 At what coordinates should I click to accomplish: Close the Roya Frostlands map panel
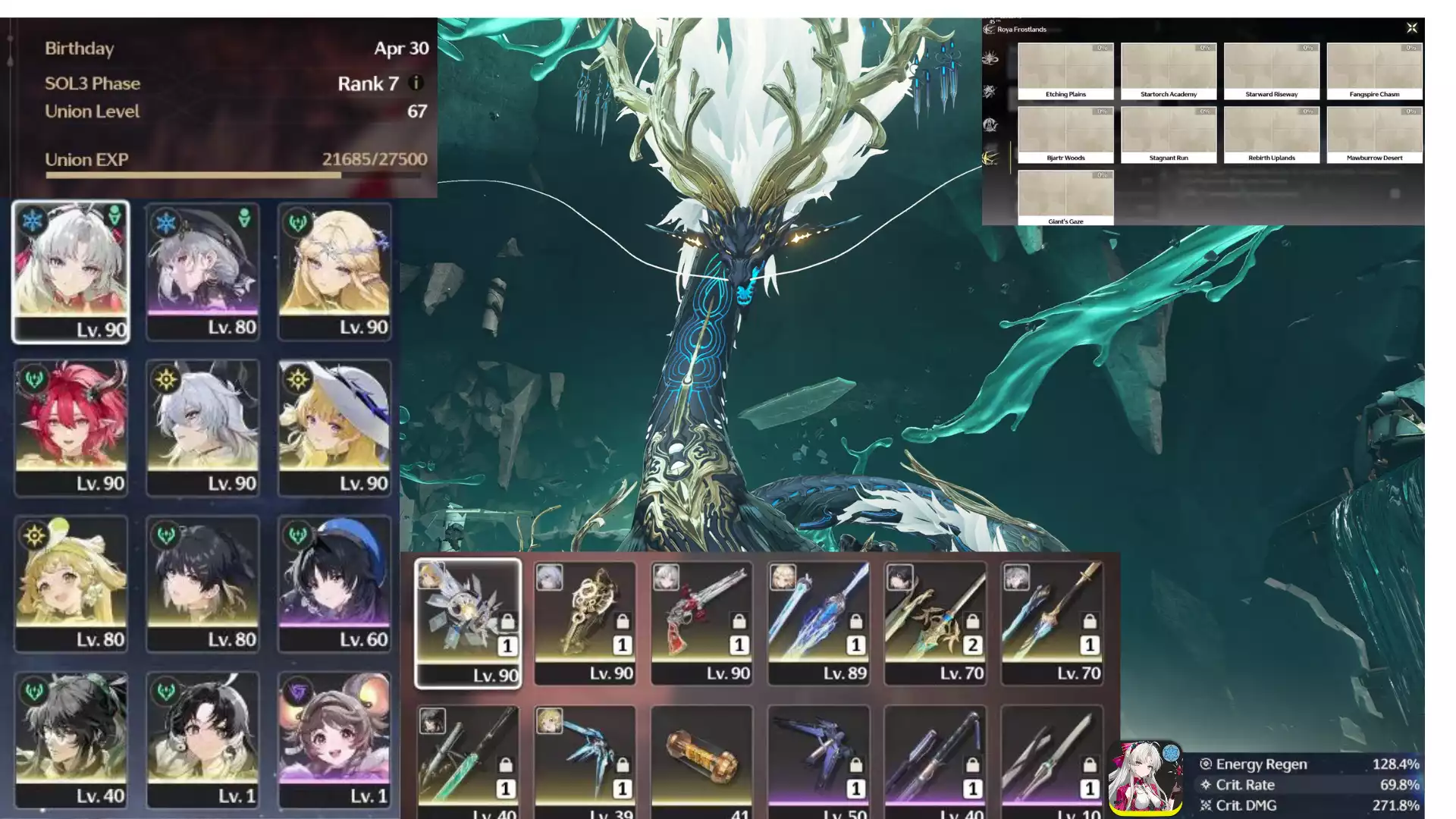pyautogui.click(x=1411, y=28)
